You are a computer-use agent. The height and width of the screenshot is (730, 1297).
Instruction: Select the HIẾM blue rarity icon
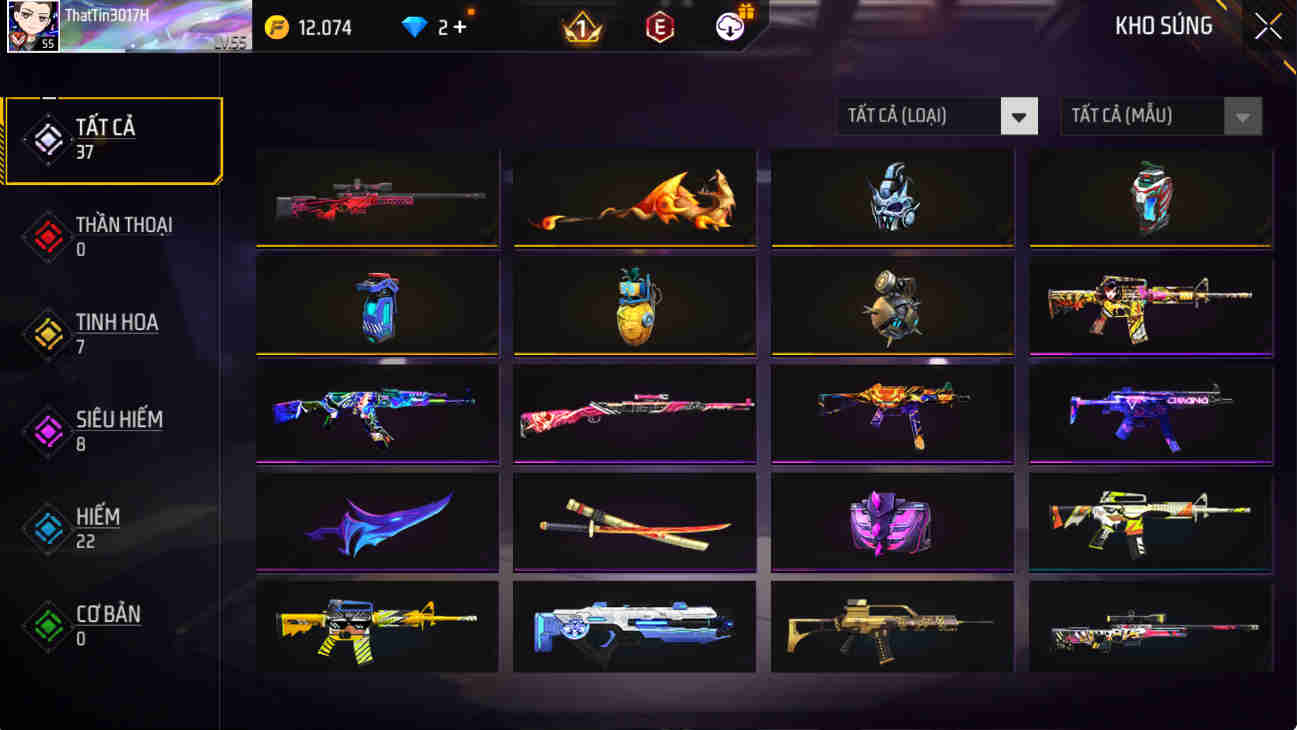[x=47, y=528]
